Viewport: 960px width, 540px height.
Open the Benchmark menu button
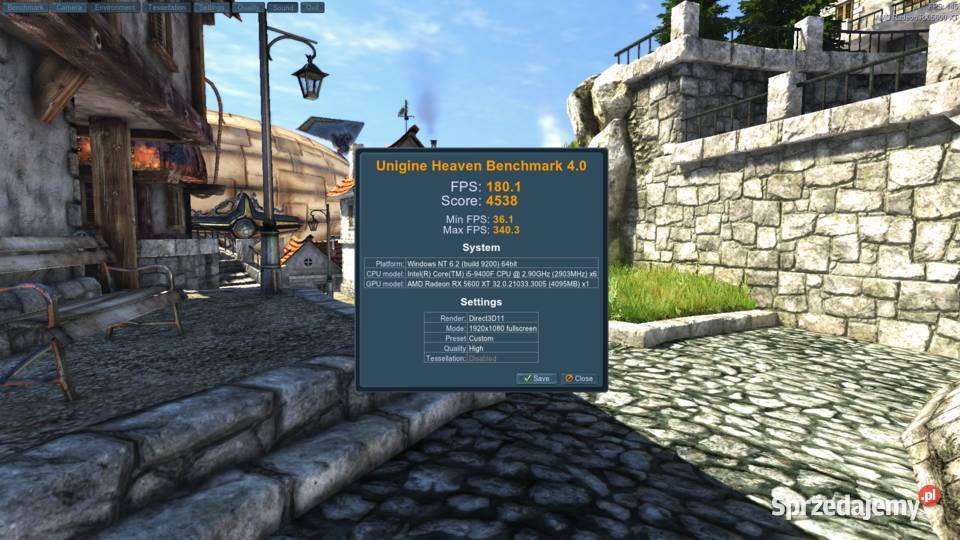coord(25,7)
